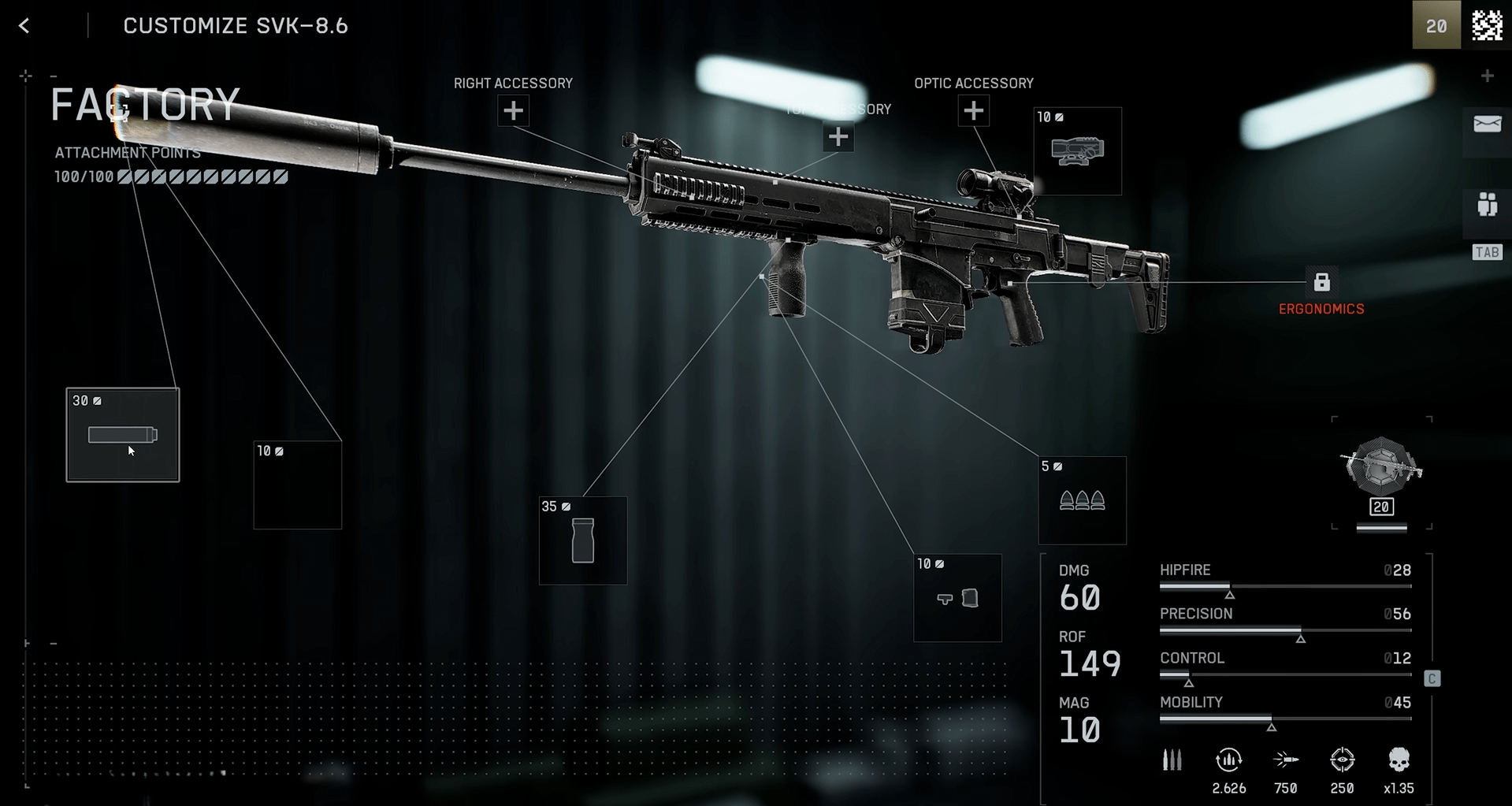
Task: Open the mail envelope icon
Action: coord(1487,124)
